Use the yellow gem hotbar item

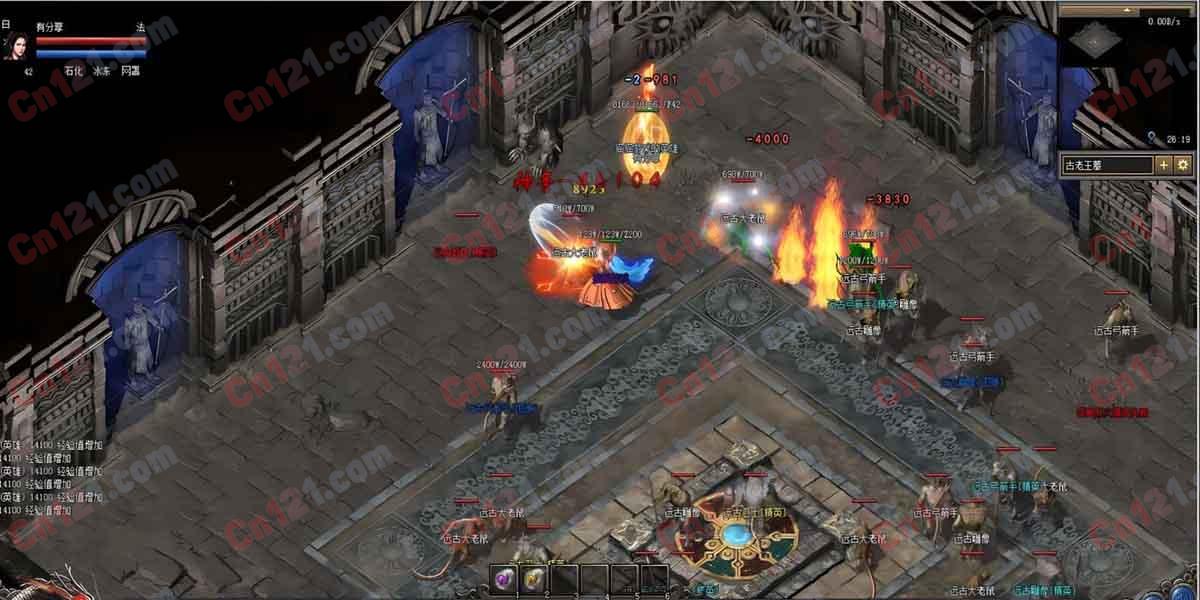point(534,579)
